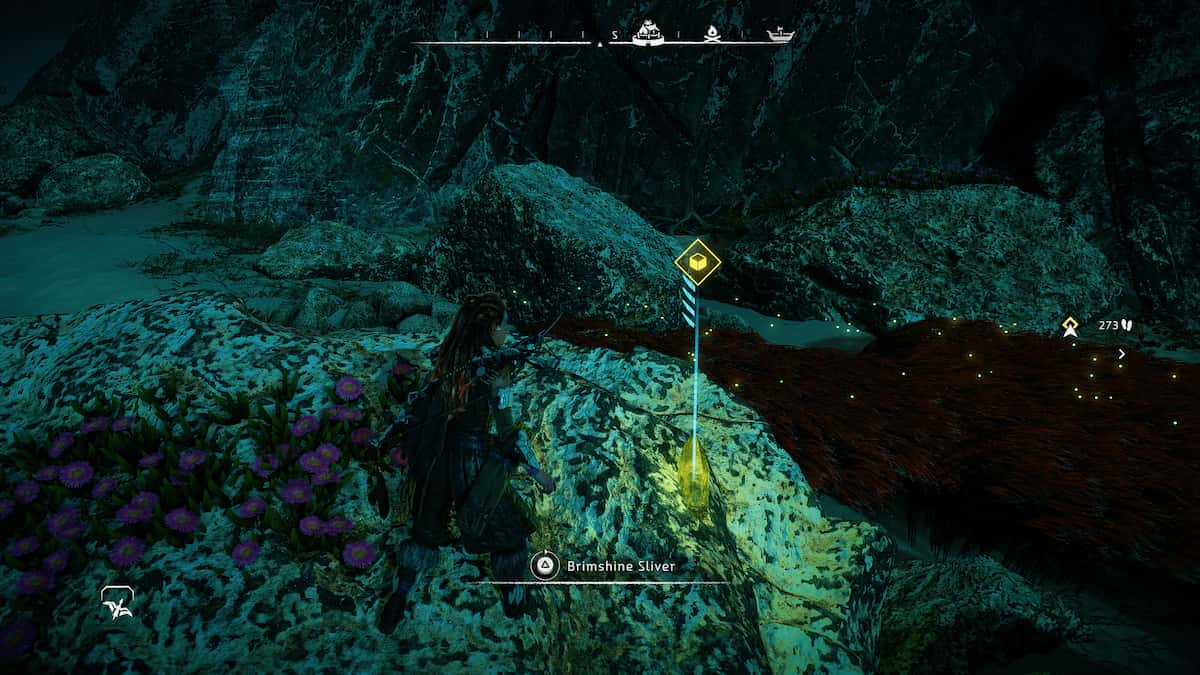
Task: Select the campfire marker on the compass
Action: click(713, 33)
